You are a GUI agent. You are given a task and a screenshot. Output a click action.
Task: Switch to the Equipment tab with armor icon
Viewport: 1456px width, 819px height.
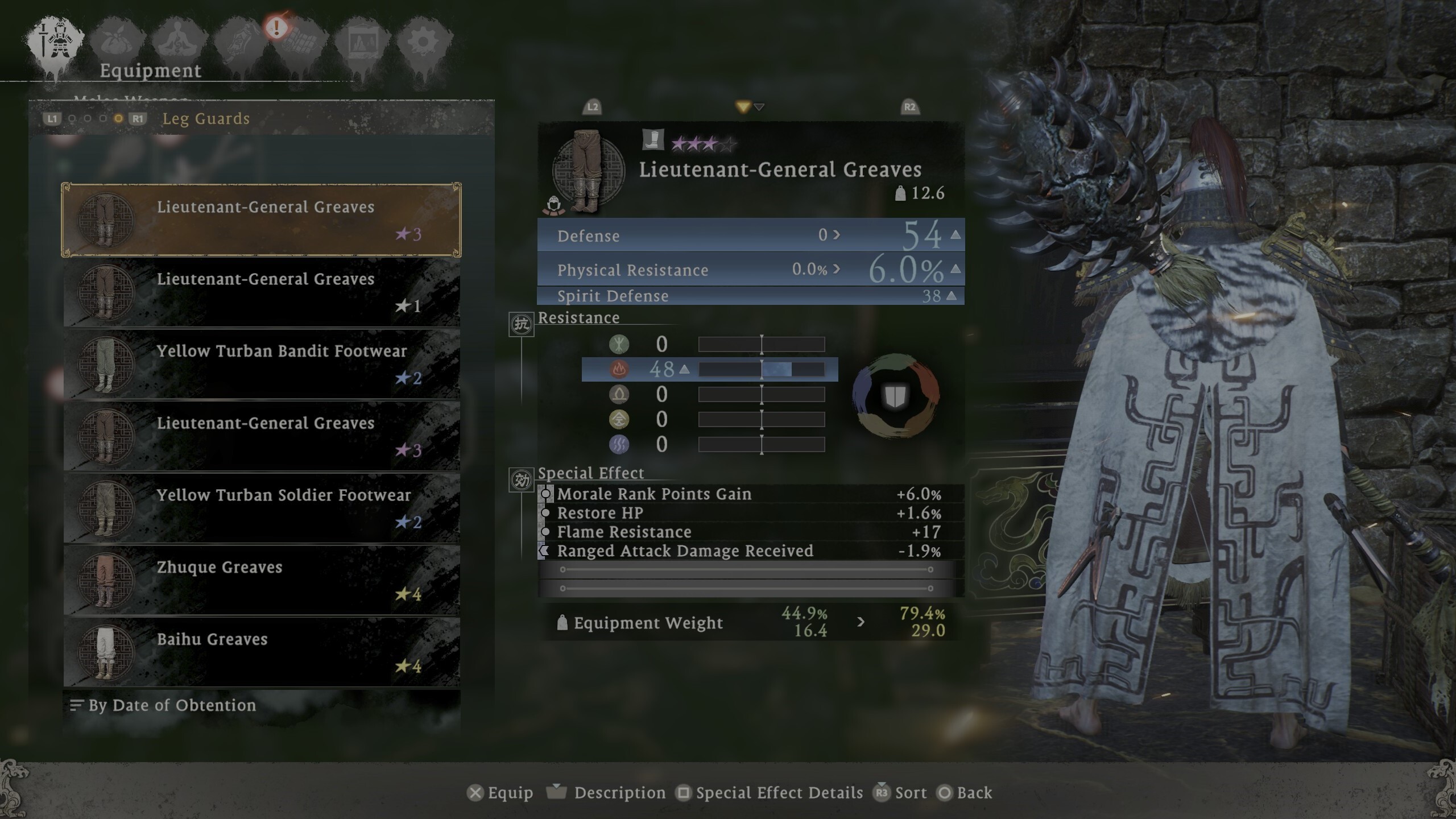point(55,41)
